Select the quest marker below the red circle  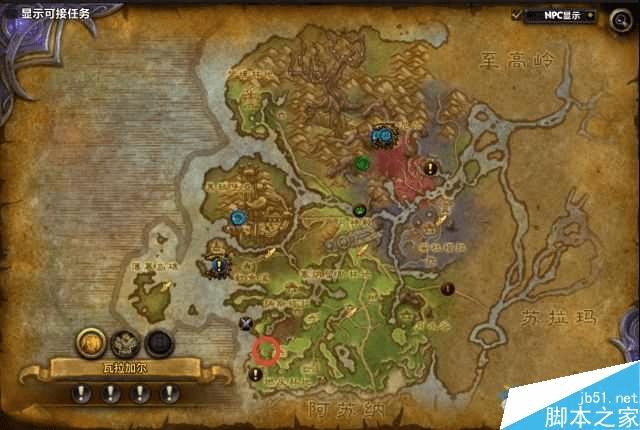[257, 374]
